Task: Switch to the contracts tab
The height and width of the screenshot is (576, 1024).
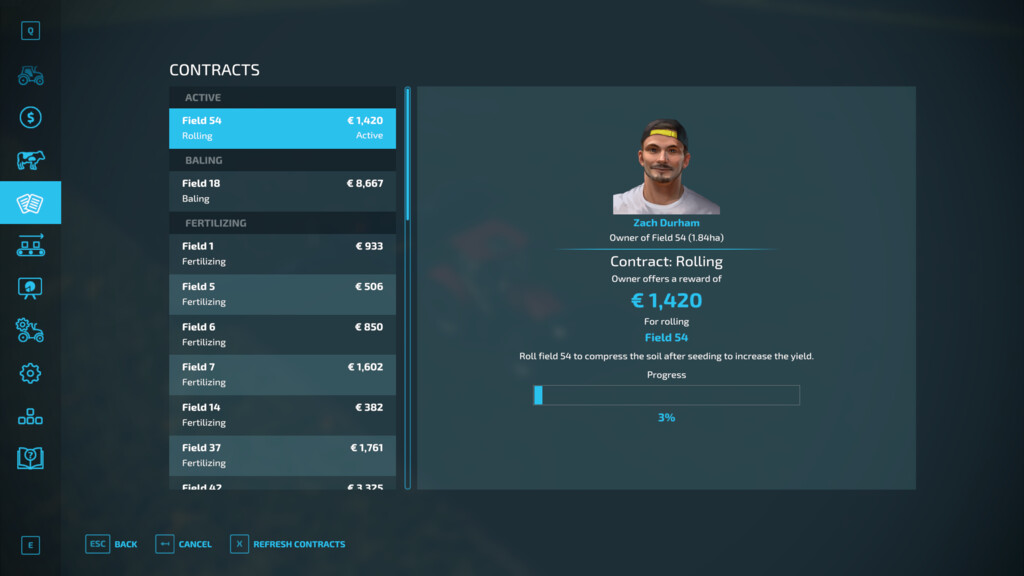Action: (30, 203)
